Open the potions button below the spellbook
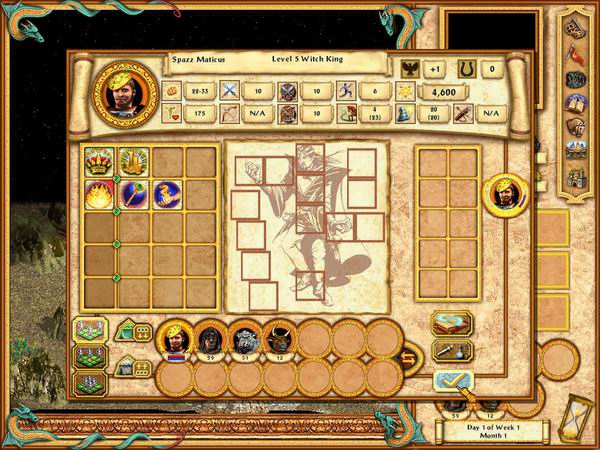 pyautogui.click(x=451, y=351)
